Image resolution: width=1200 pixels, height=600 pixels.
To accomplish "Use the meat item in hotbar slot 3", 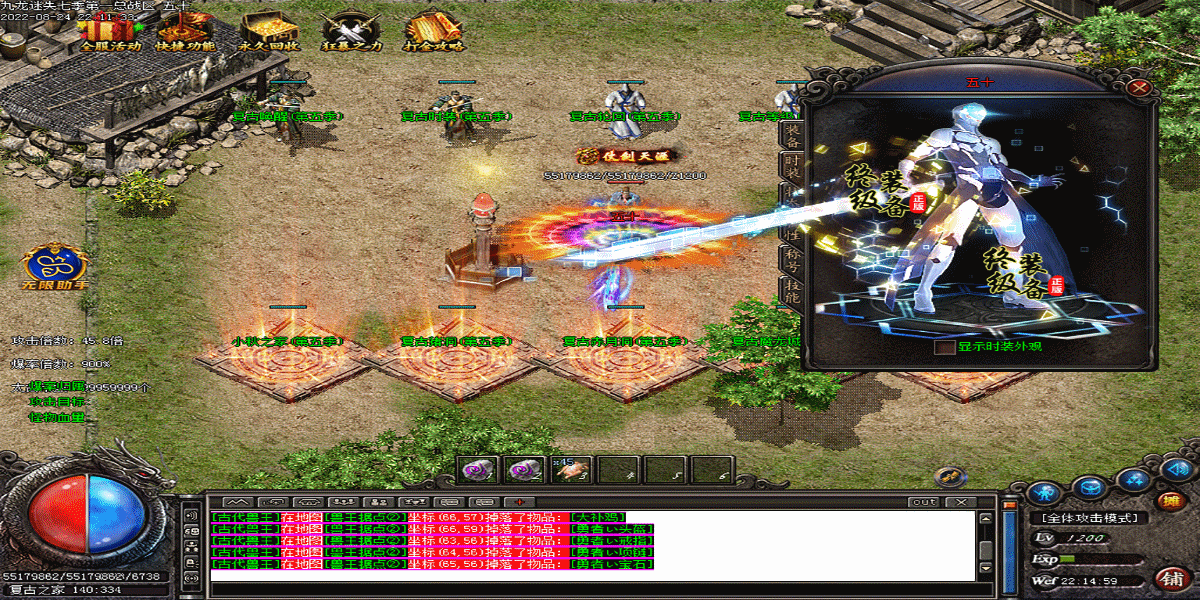I will click(571, 469).
